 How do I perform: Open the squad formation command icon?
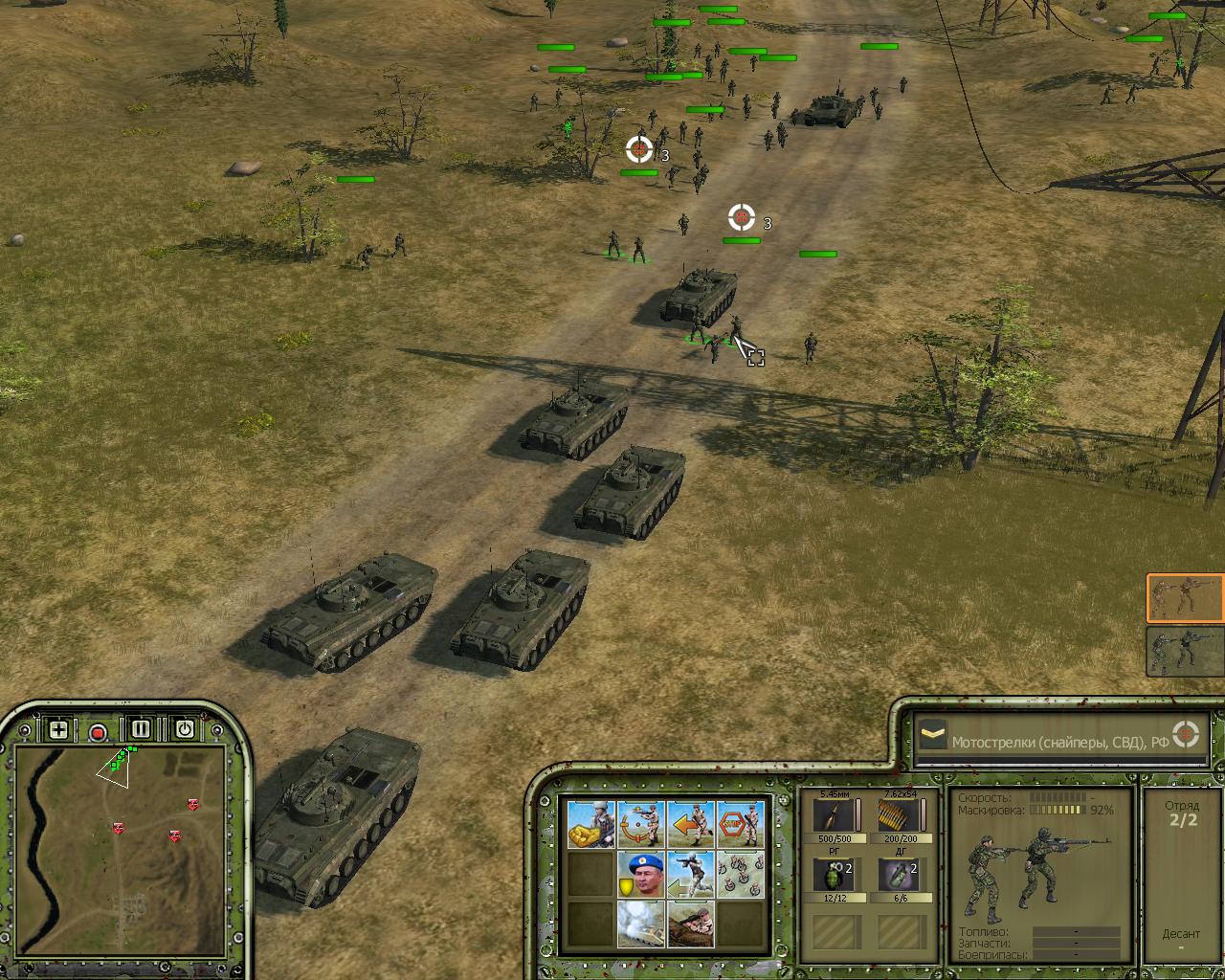pyautogui.click(x=741, y=874)
